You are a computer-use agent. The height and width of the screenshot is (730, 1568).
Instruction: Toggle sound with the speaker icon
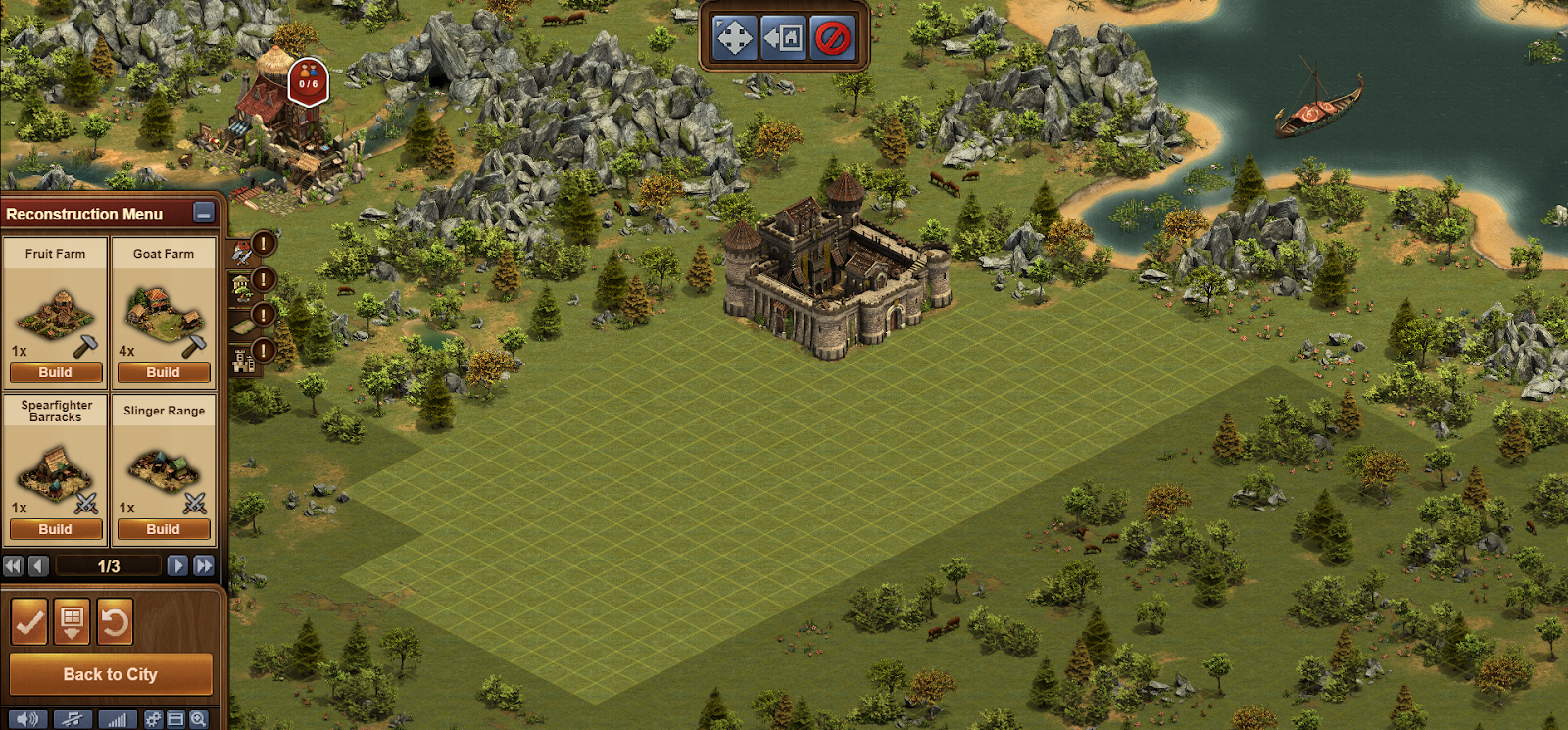pos(27,719)
